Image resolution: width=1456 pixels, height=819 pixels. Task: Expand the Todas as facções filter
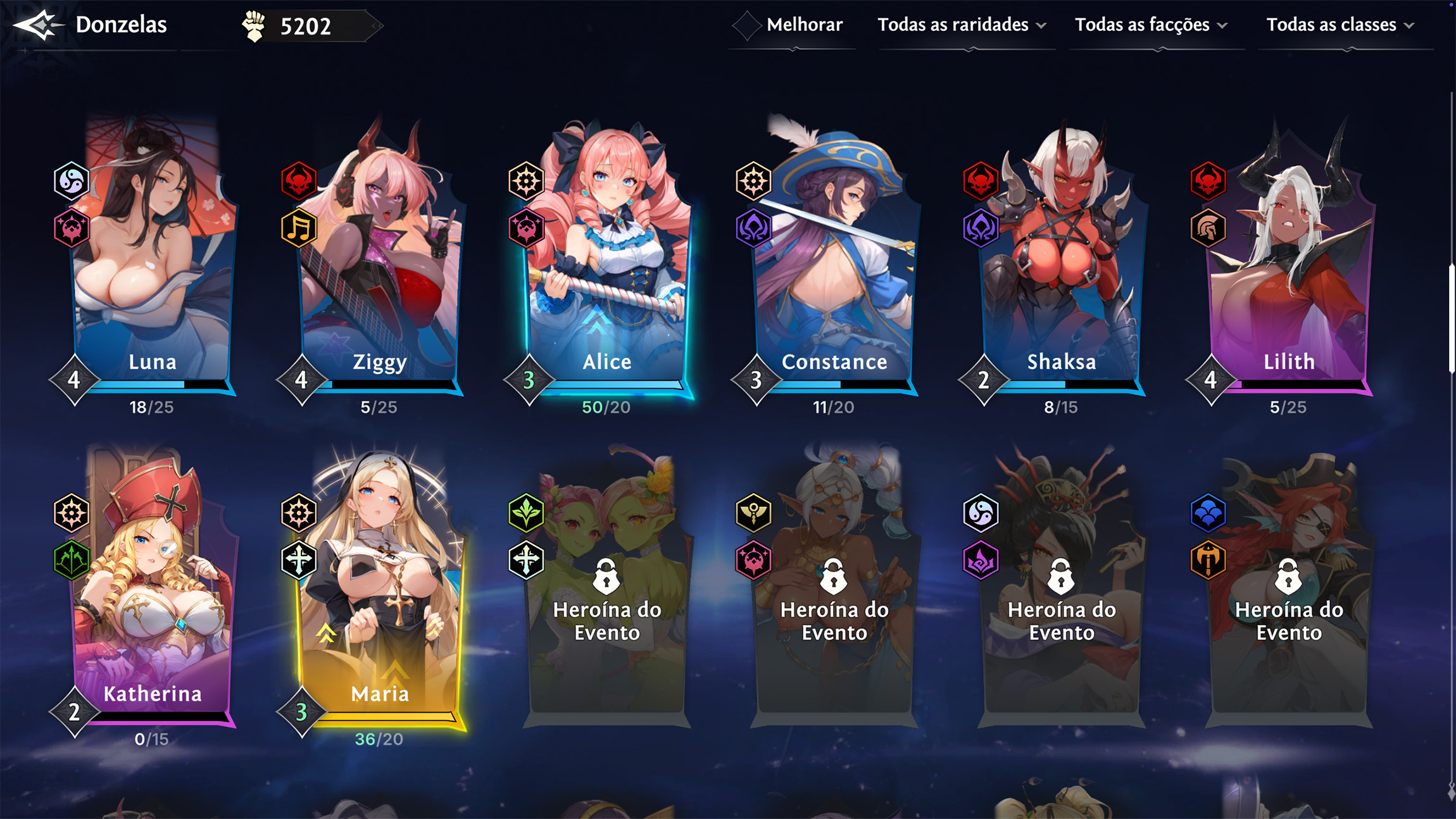pyautogui.click(x=1152, y=25)
